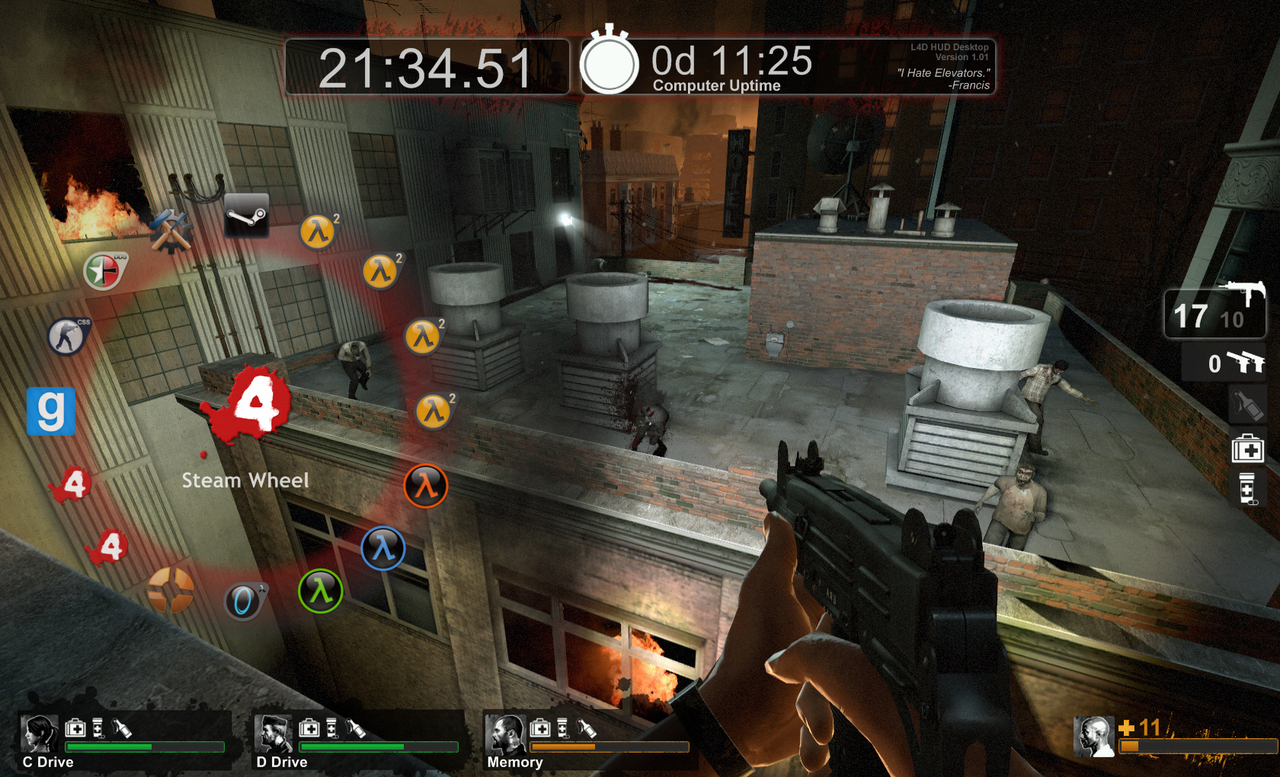Start Counter-Strike: Source icon
The height and width of the screenshot is (777, 1280).
[x=68, y=336]
